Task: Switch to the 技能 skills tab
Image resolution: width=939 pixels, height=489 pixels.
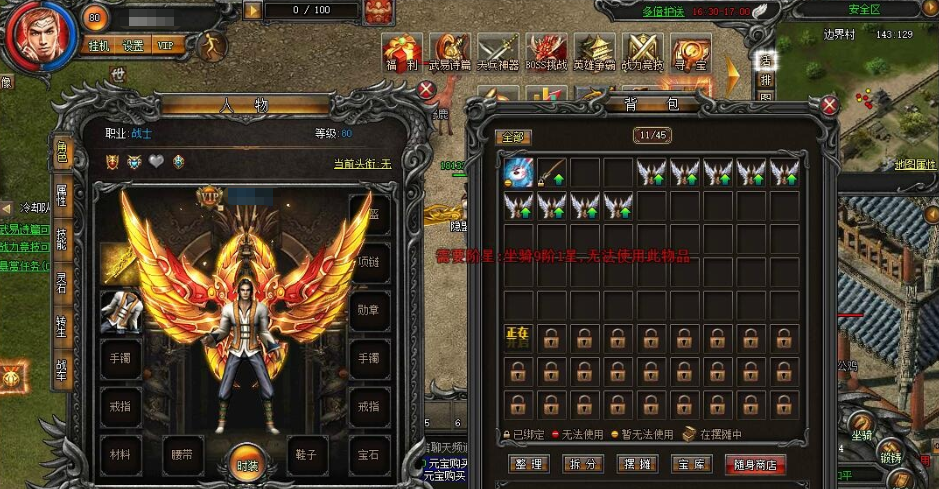Action: (62, 239)
